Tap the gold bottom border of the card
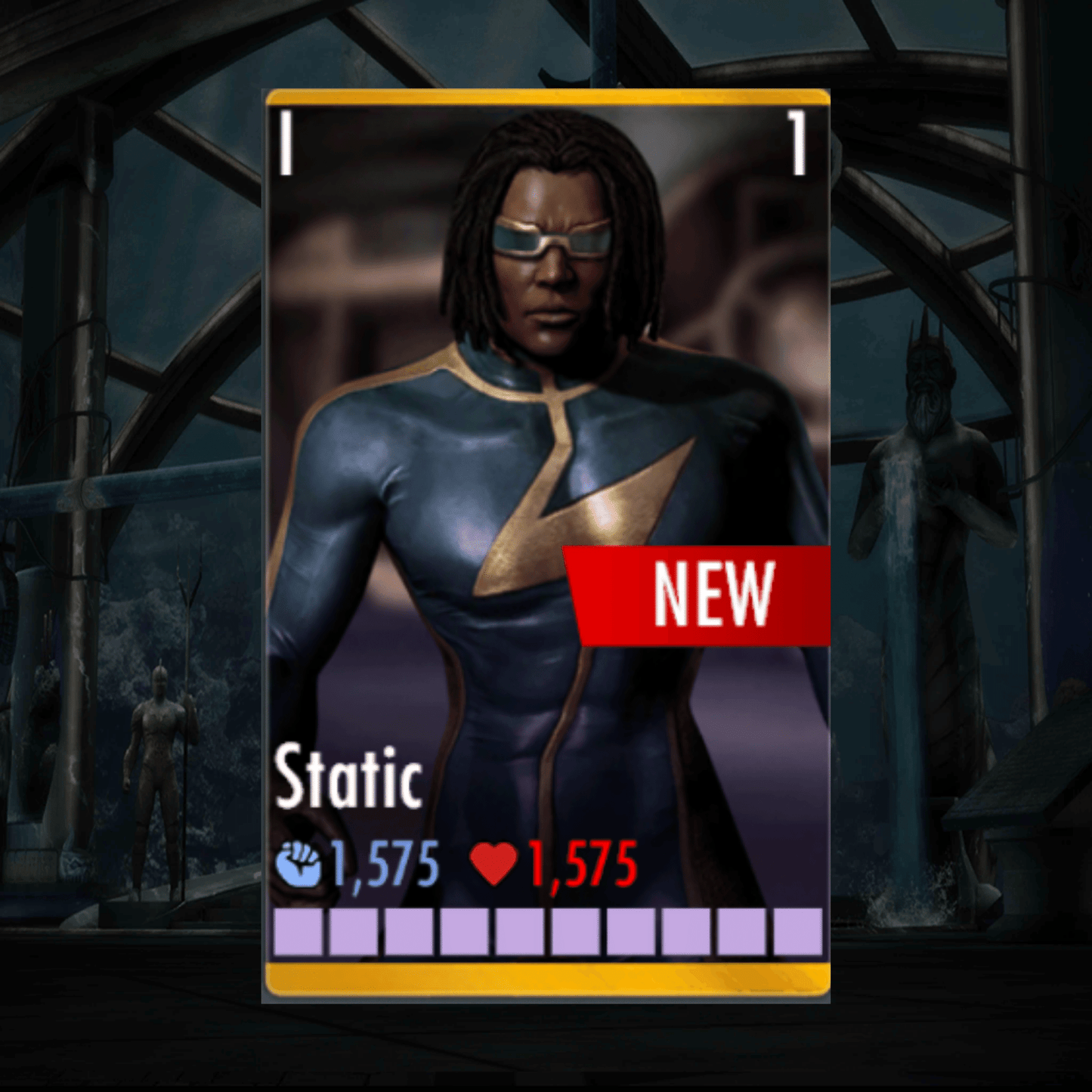 548,979
